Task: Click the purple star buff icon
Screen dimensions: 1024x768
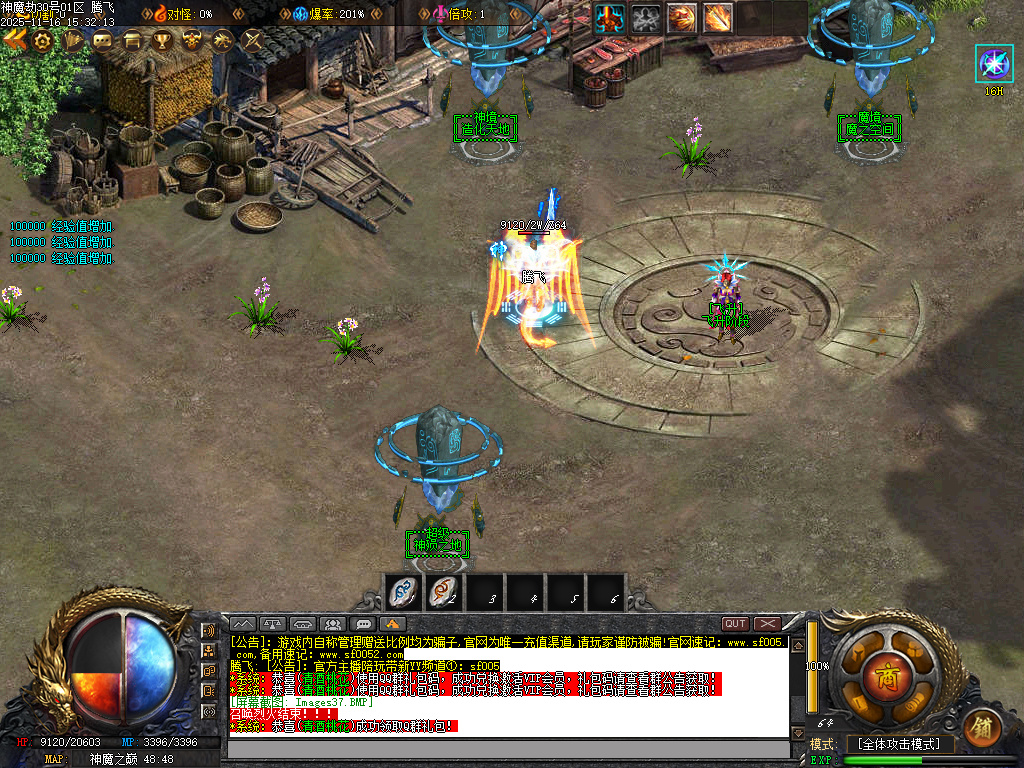Action: point(993,64)
